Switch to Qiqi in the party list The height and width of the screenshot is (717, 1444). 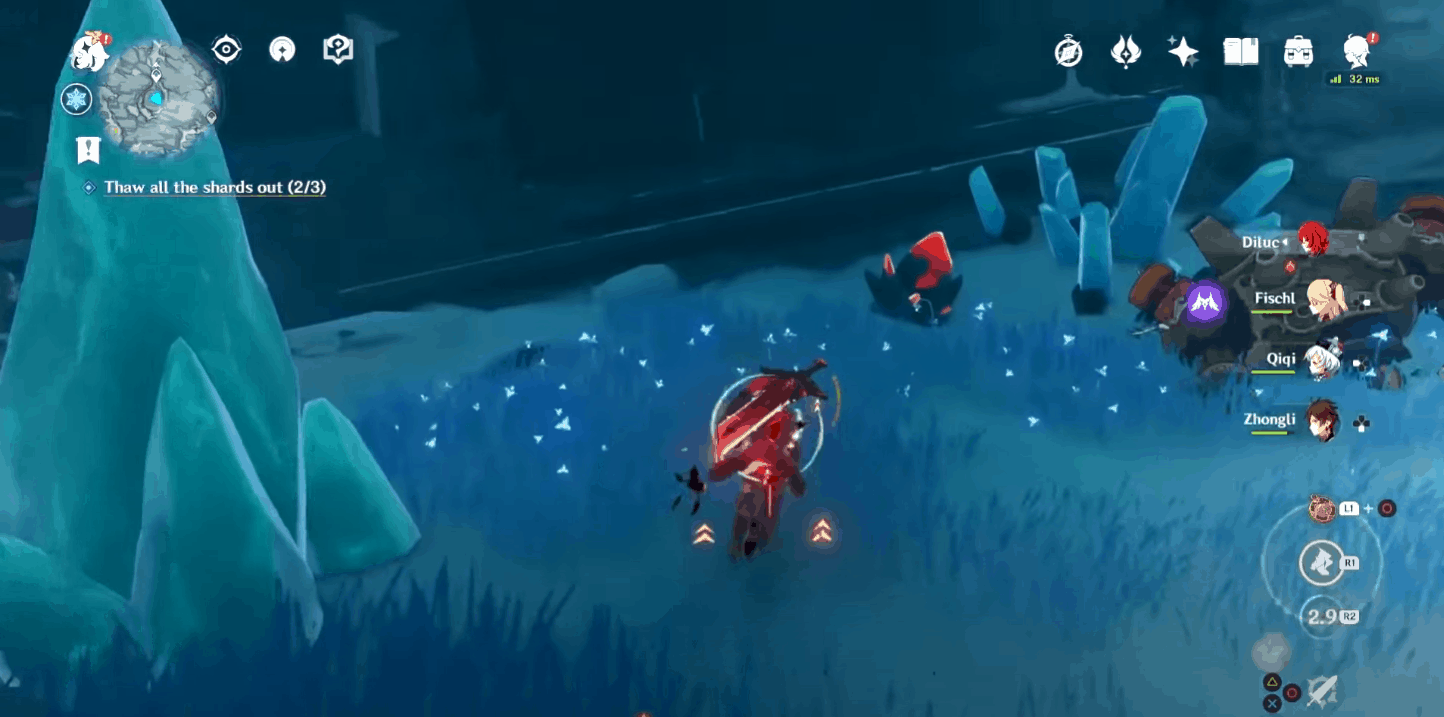tap(1323, 360)
